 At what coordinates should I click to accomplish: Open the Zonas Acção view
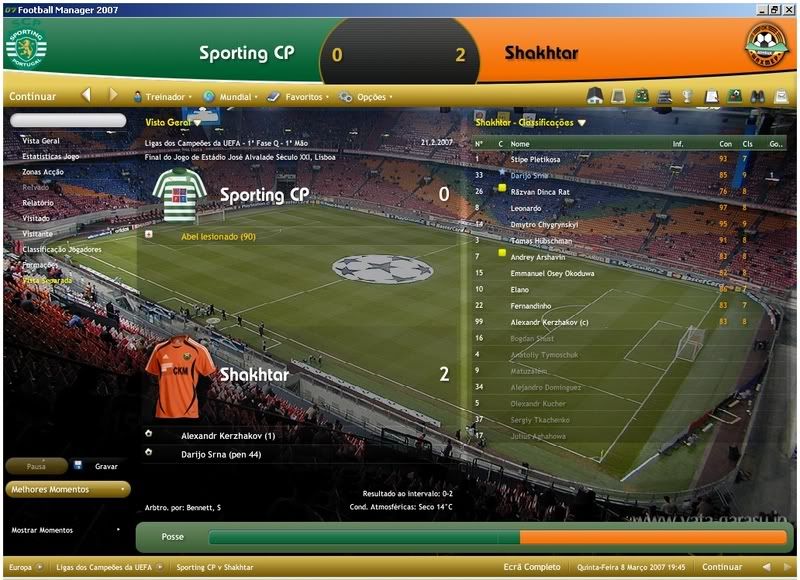44,171
